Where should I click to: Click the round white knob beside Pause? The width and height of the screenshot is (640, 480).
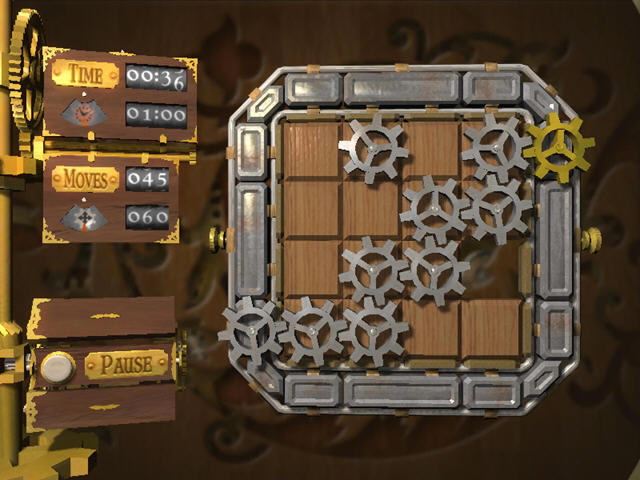click(x=55, y=368)
